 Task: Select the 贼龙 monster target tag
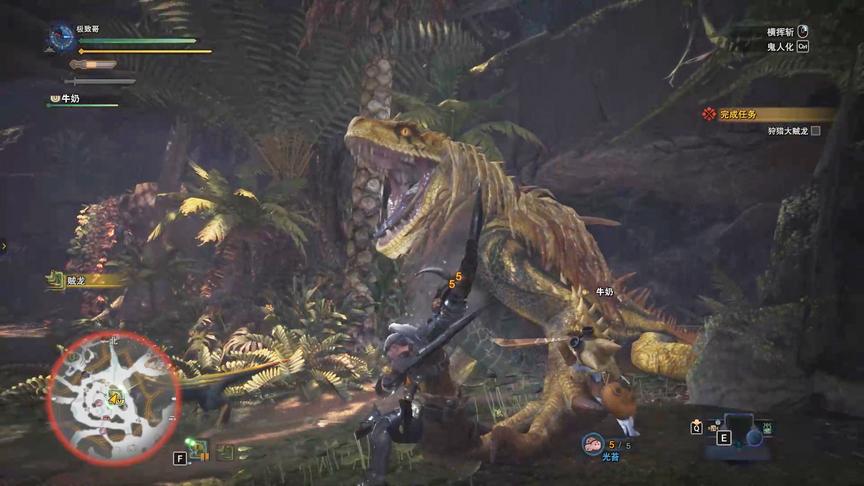[x=78, y=281]
